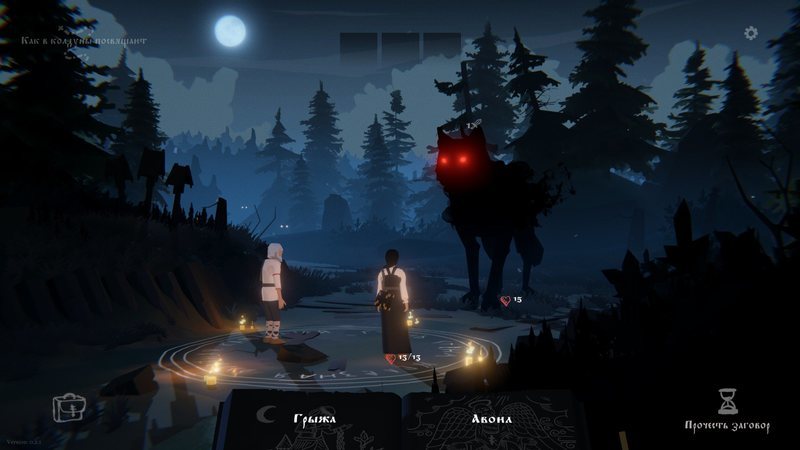
Task: Select the Грыжа spell page
Action: coord(315,418)
